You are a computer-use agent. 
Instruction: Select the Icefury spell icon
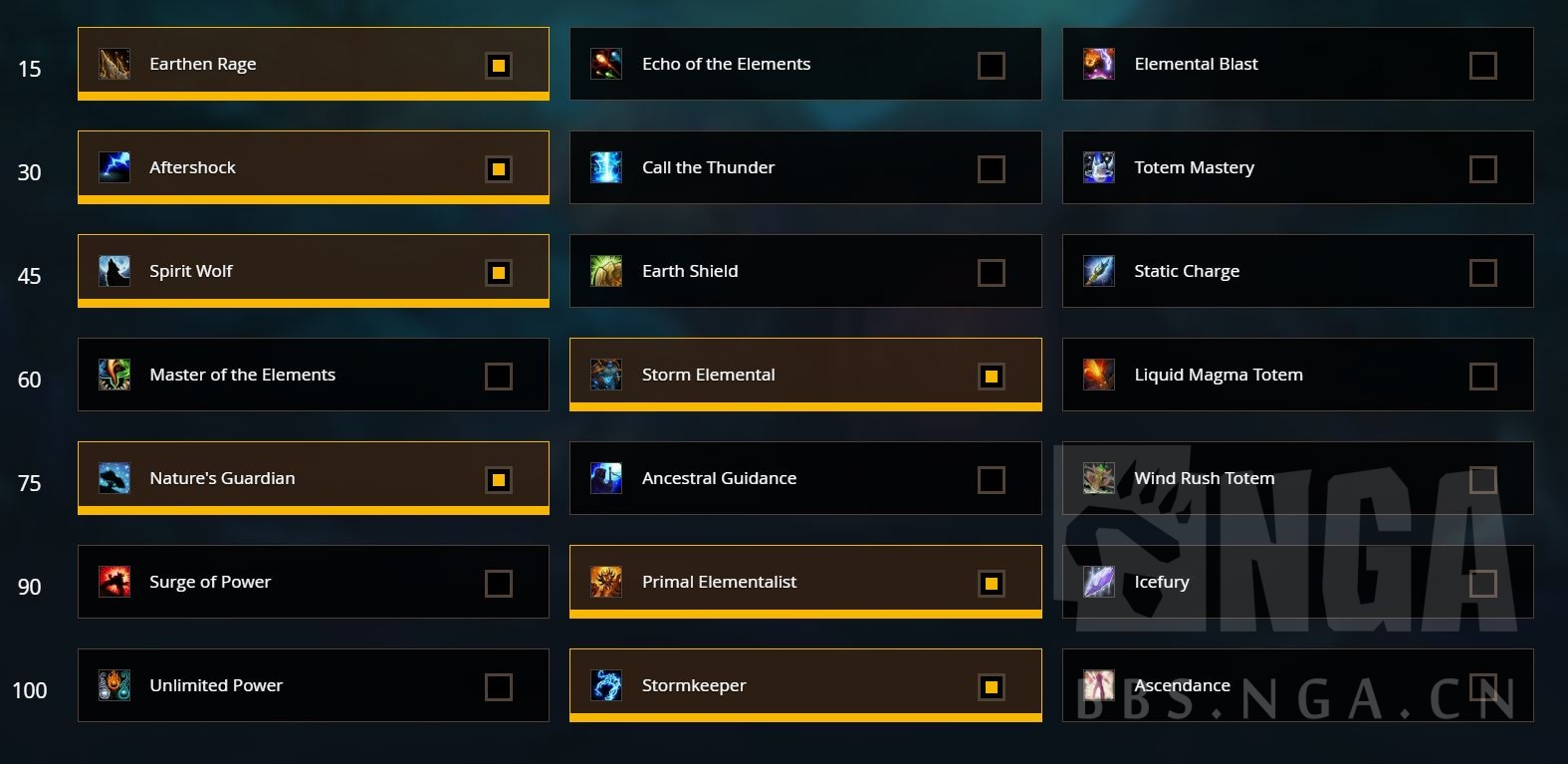click(x=1097, y=583)
